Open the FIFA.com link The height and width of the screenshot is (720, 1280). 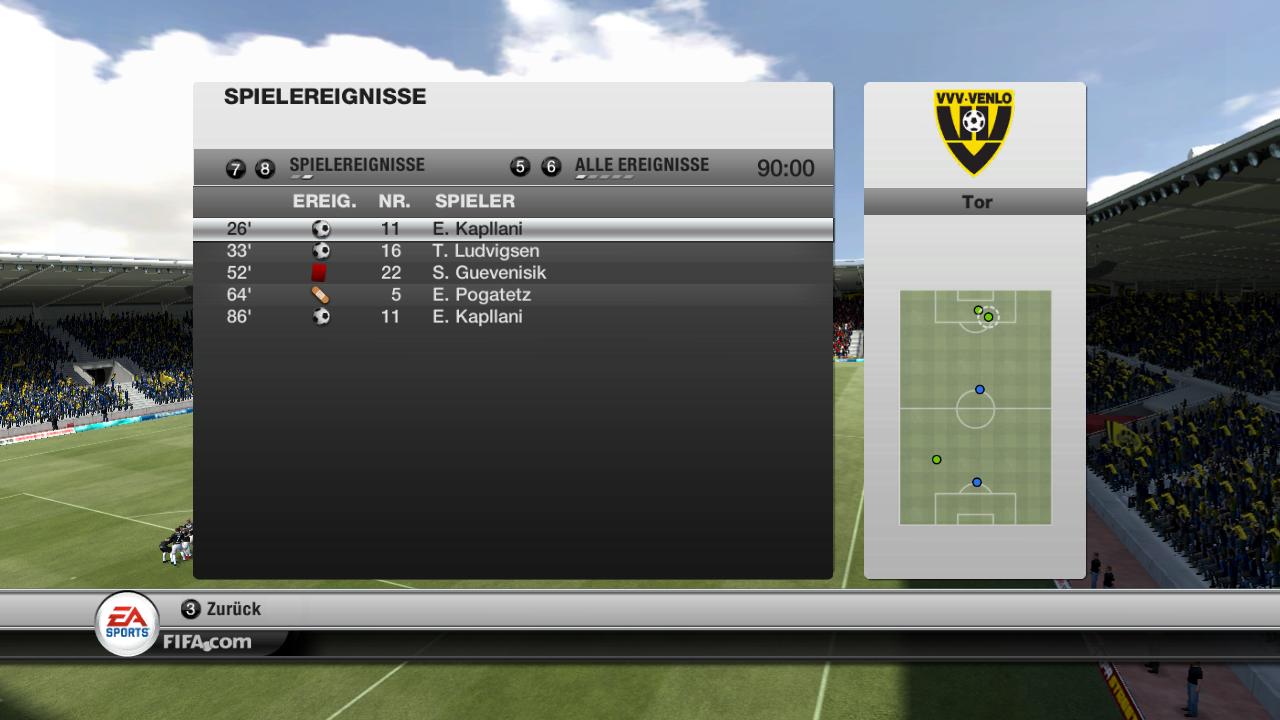pos(208,642)
